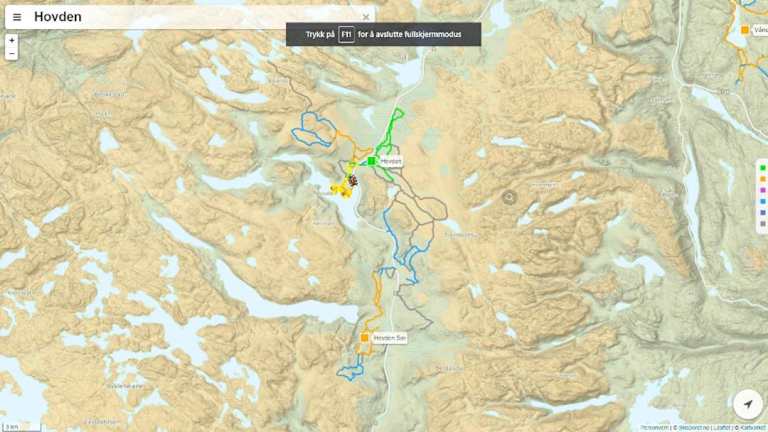Image resolution: width=768 pixels, height=432 pixels.
Task: Open the Skisporet.no attribution link
Action: point(694,427)
